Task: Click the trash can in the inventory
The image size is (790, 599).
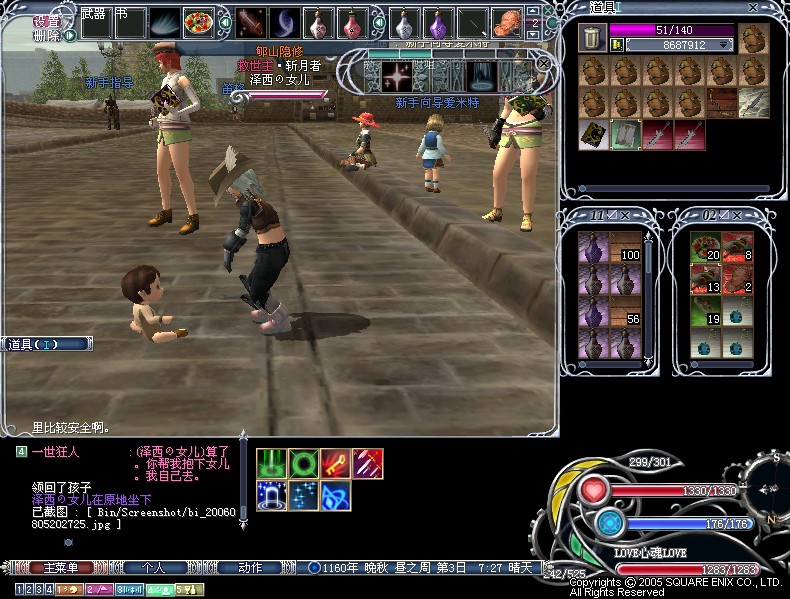Action: [591, 38]
